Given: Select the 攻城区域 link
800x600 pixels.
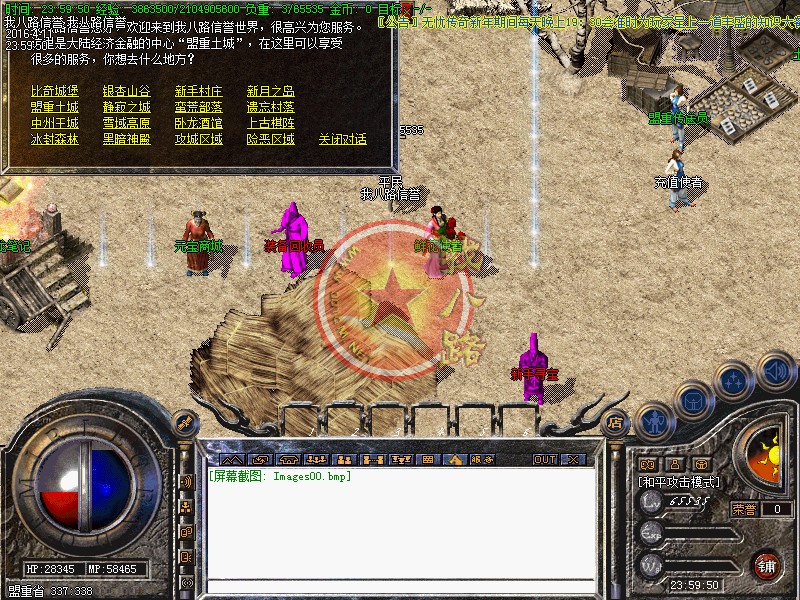Looking at the screenshot, I should click(198, 139).
